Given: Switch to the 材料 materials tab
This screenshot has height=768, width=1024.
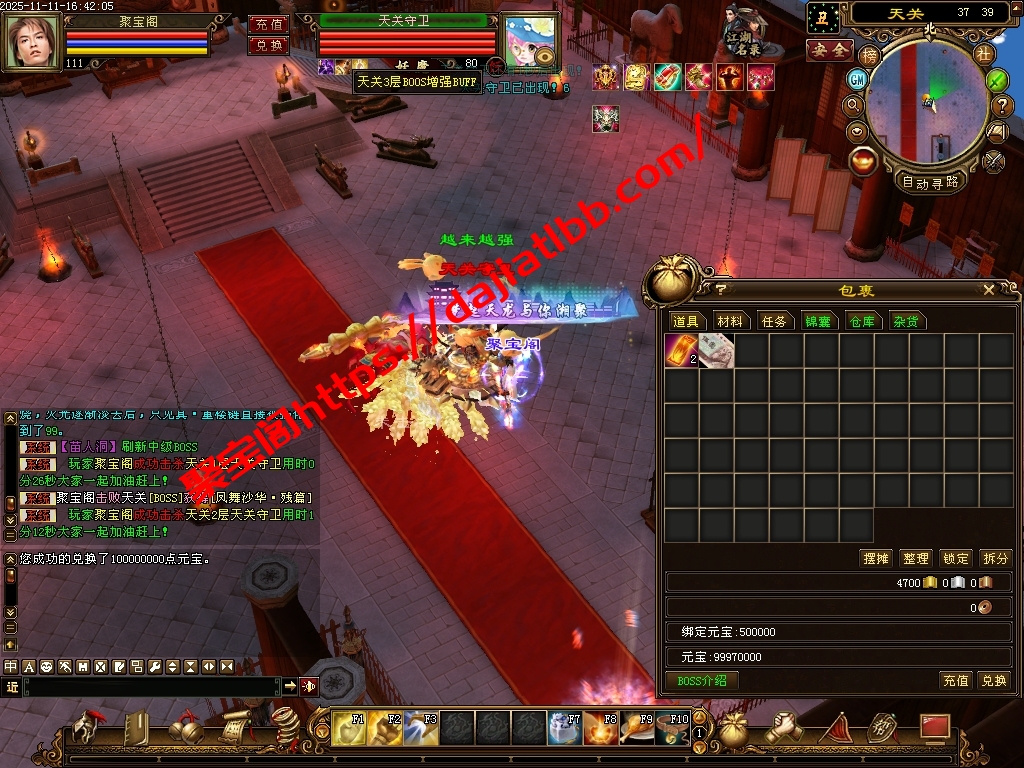Looking at the screenshot, I should pos(730,321).
